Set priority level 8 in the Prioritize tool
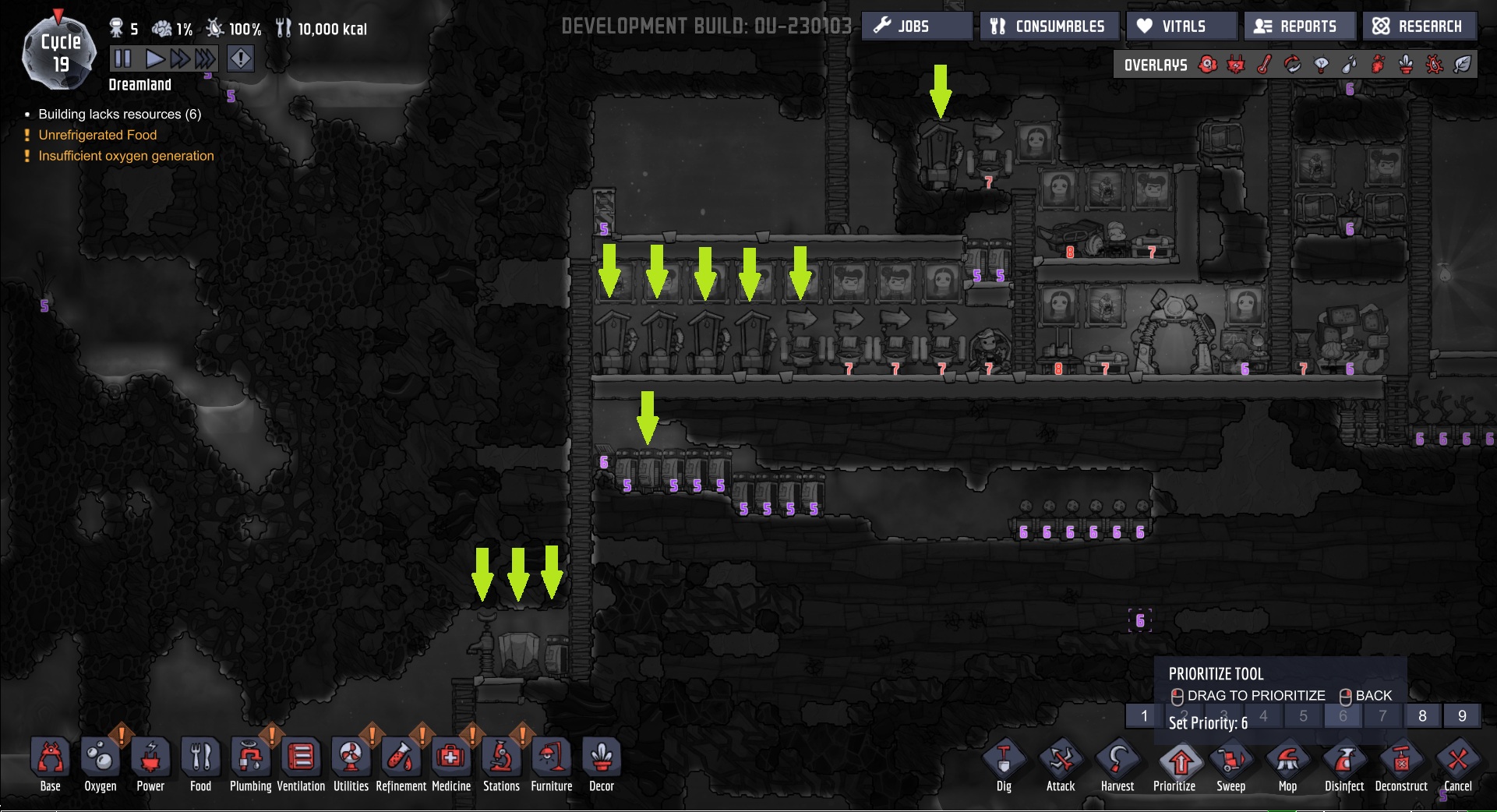The width and height of the screenshot is (1497, 812). pyautogui.click(x=1422, y=715)
